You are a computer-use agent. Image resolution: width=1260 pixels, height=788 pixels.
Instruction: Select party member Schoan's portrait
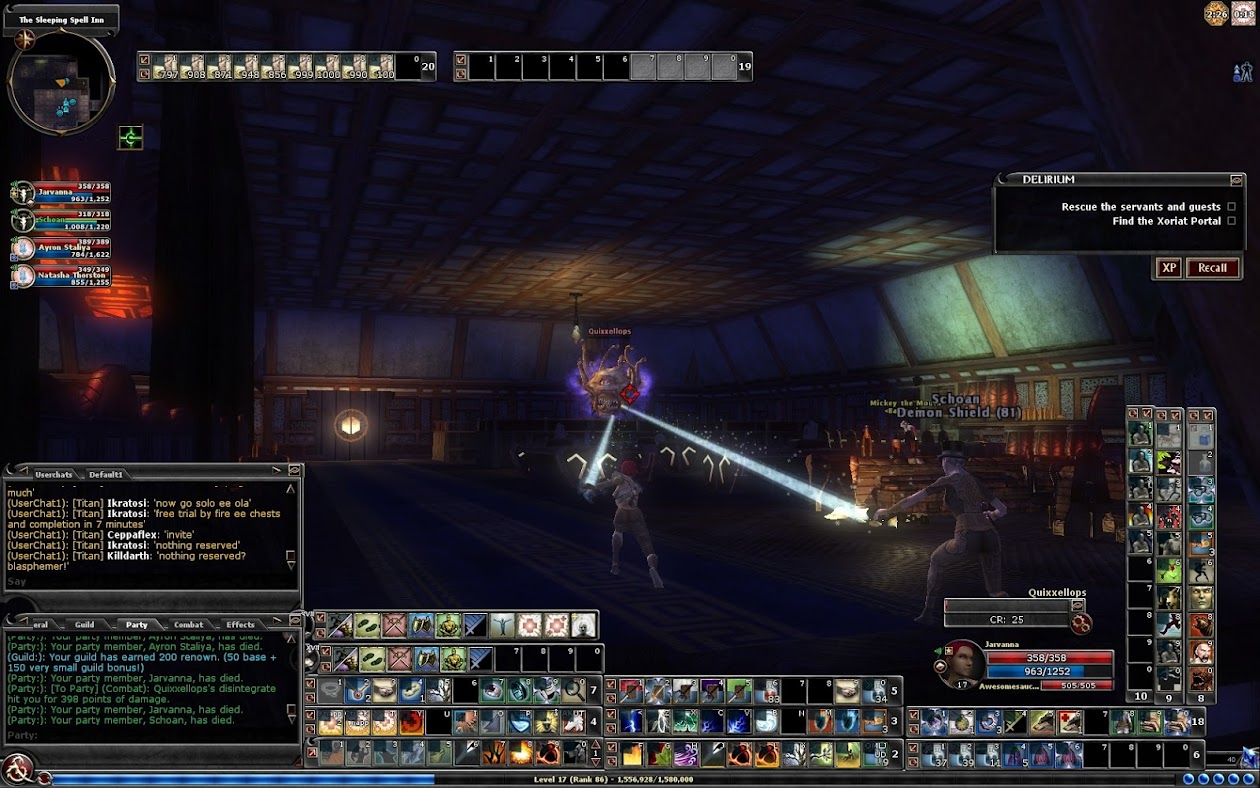coord(23,220)
